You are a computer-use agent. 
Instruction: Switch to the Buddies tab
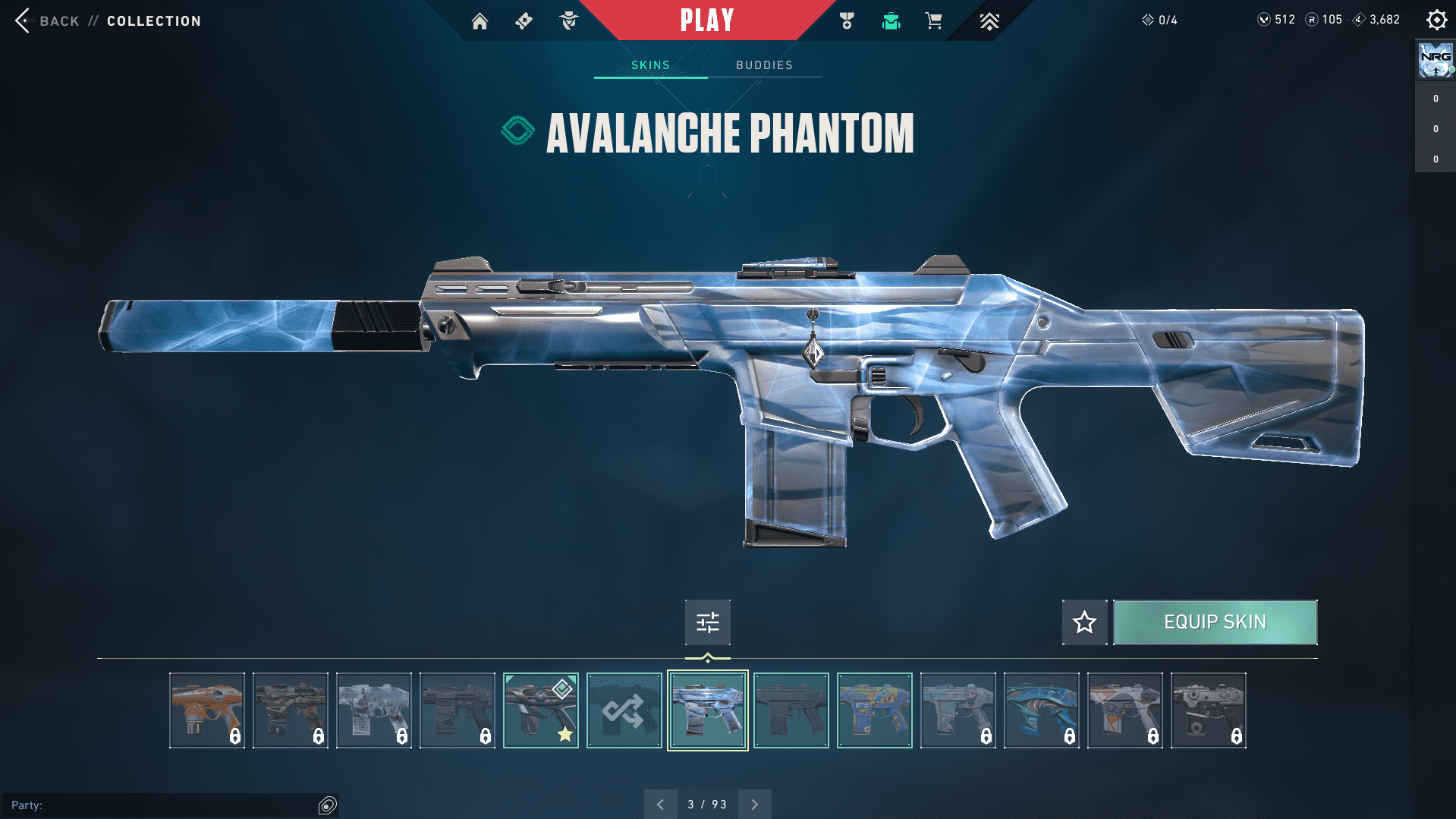coord(764,65)
